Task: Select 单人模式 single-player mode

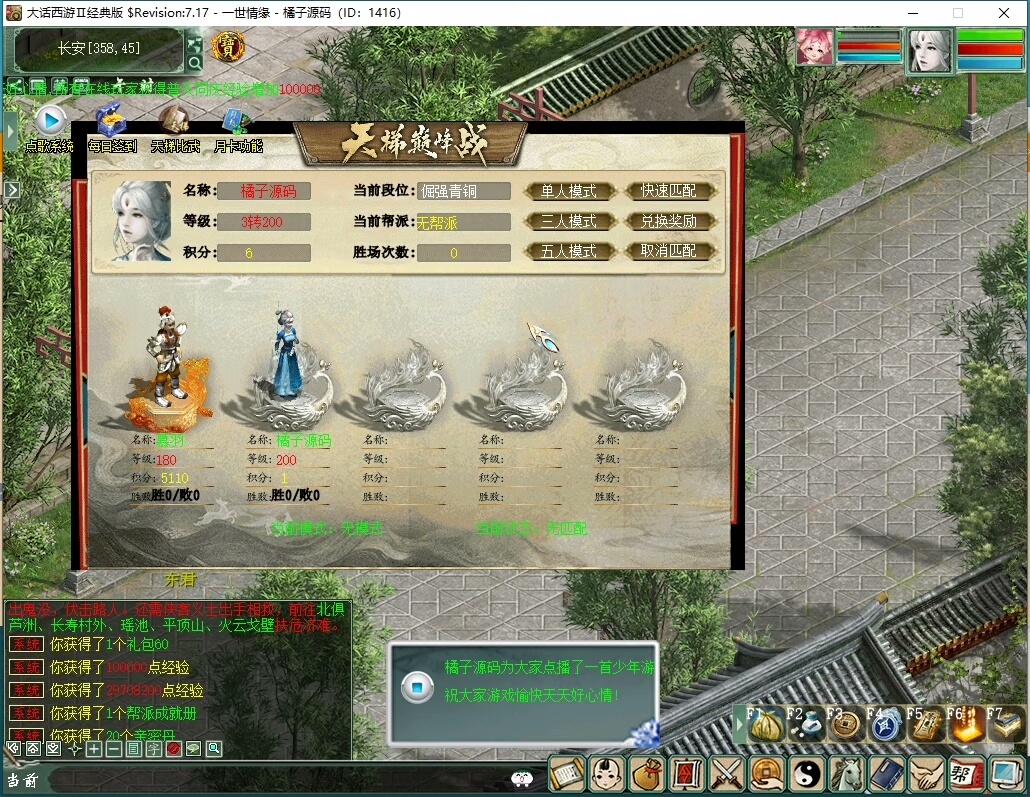Action: [568, 191]
